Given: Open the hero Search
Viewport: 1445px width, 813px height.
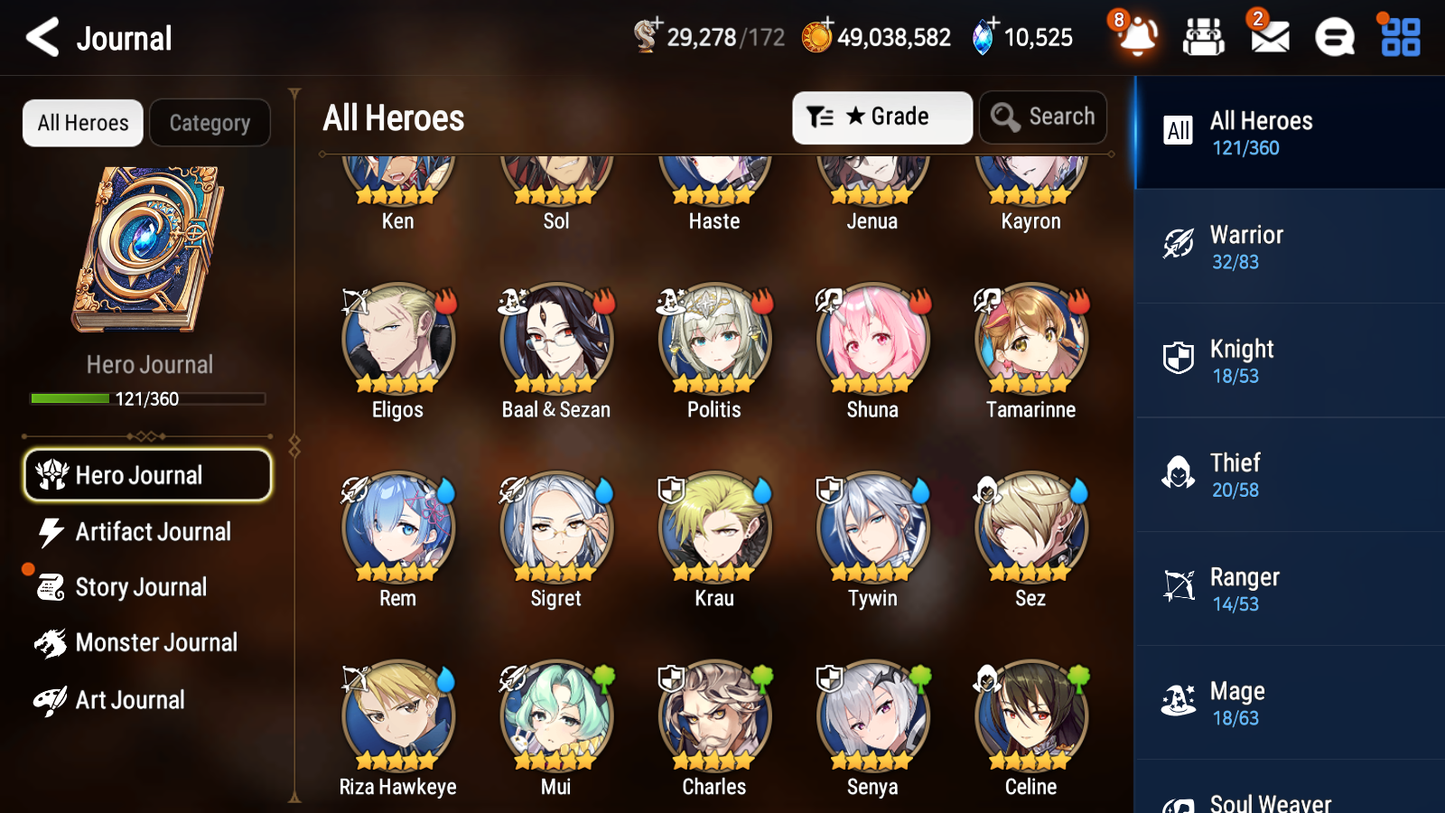Looking at the screenshot, I should (x=1043, y=117).
